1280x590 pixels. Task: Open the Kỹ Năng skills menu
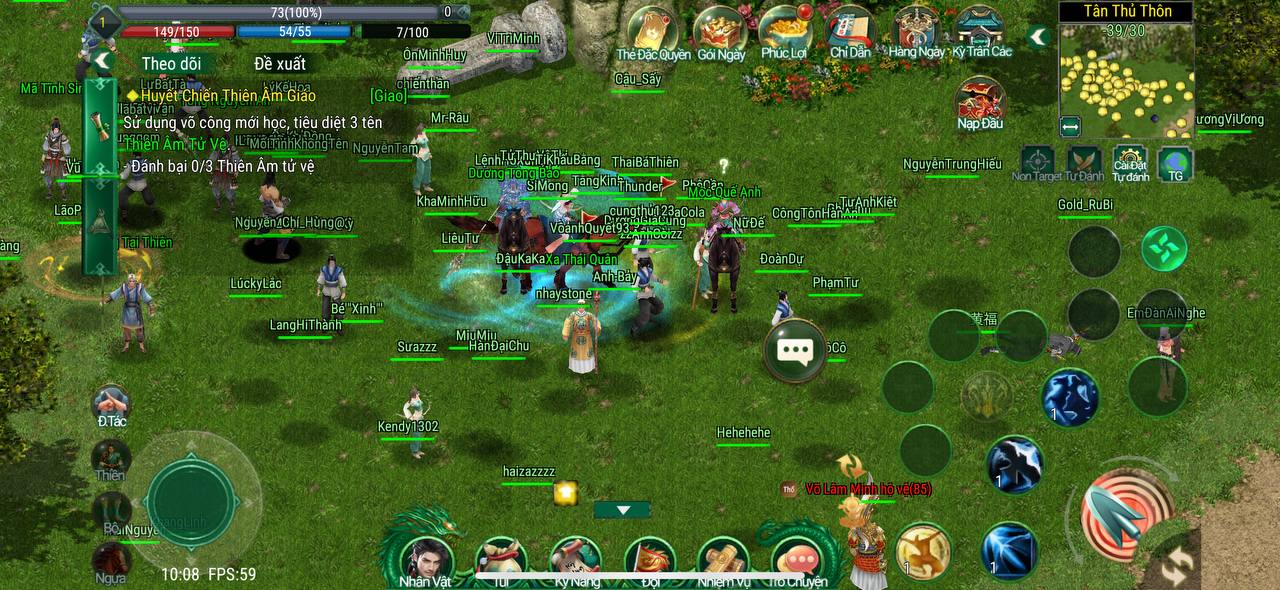tap(576, 560)
